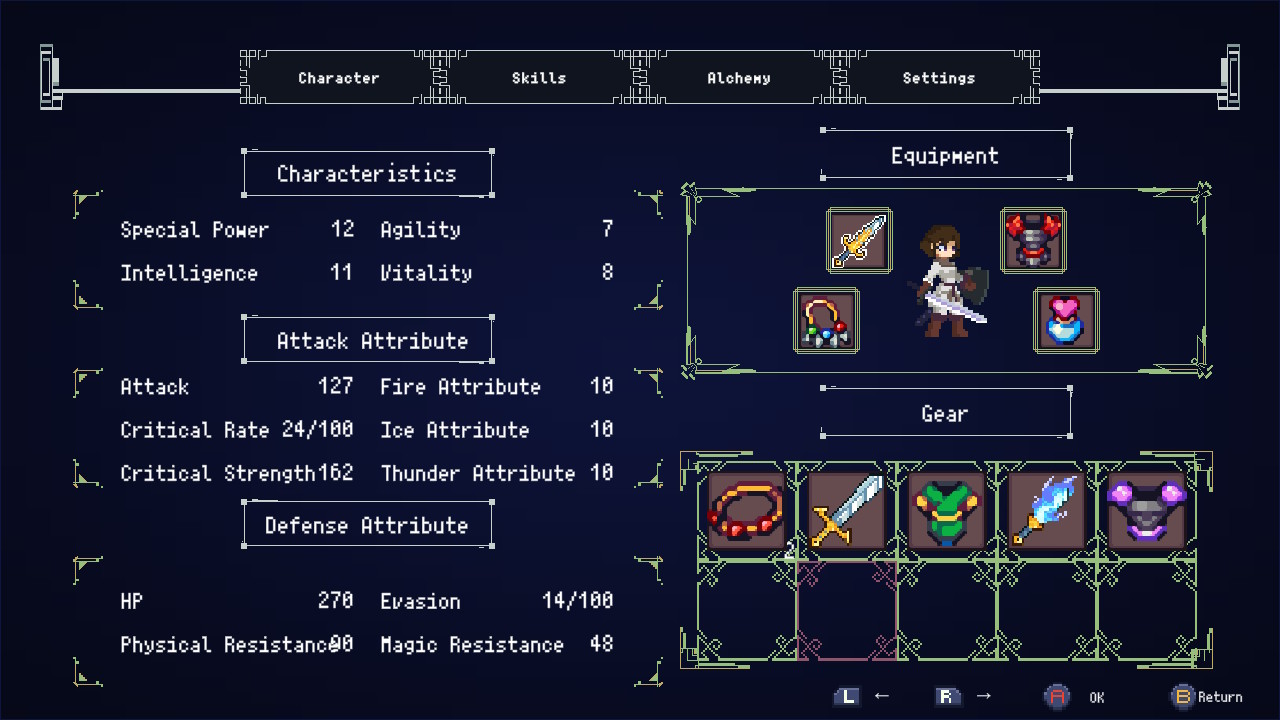This screenshot has height=720, width=1280.
Task: Open the equipped necklace slot
Action: tap(827, 320)
